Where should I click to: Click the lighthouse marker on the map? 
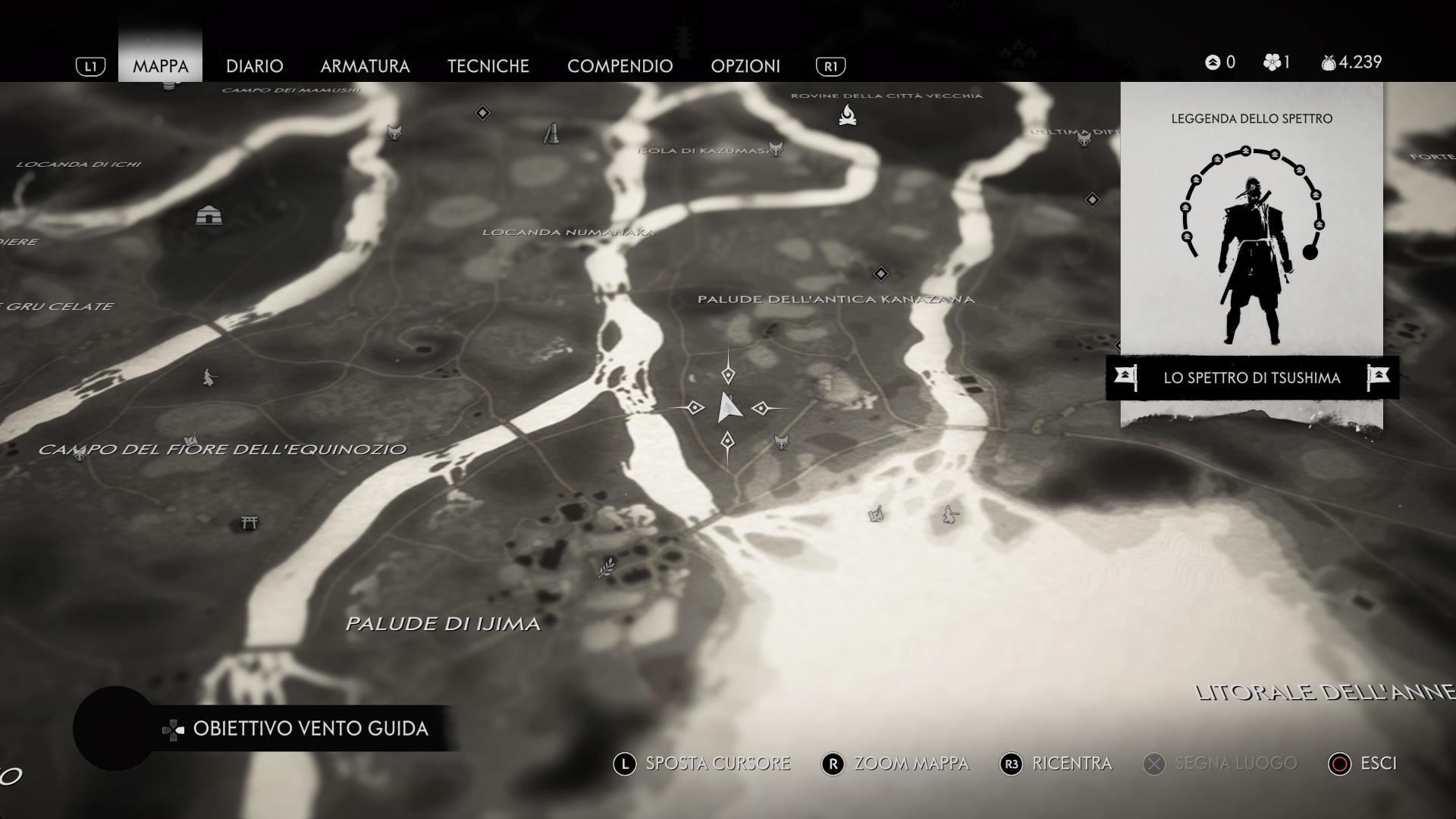click(x=552, y=133)
